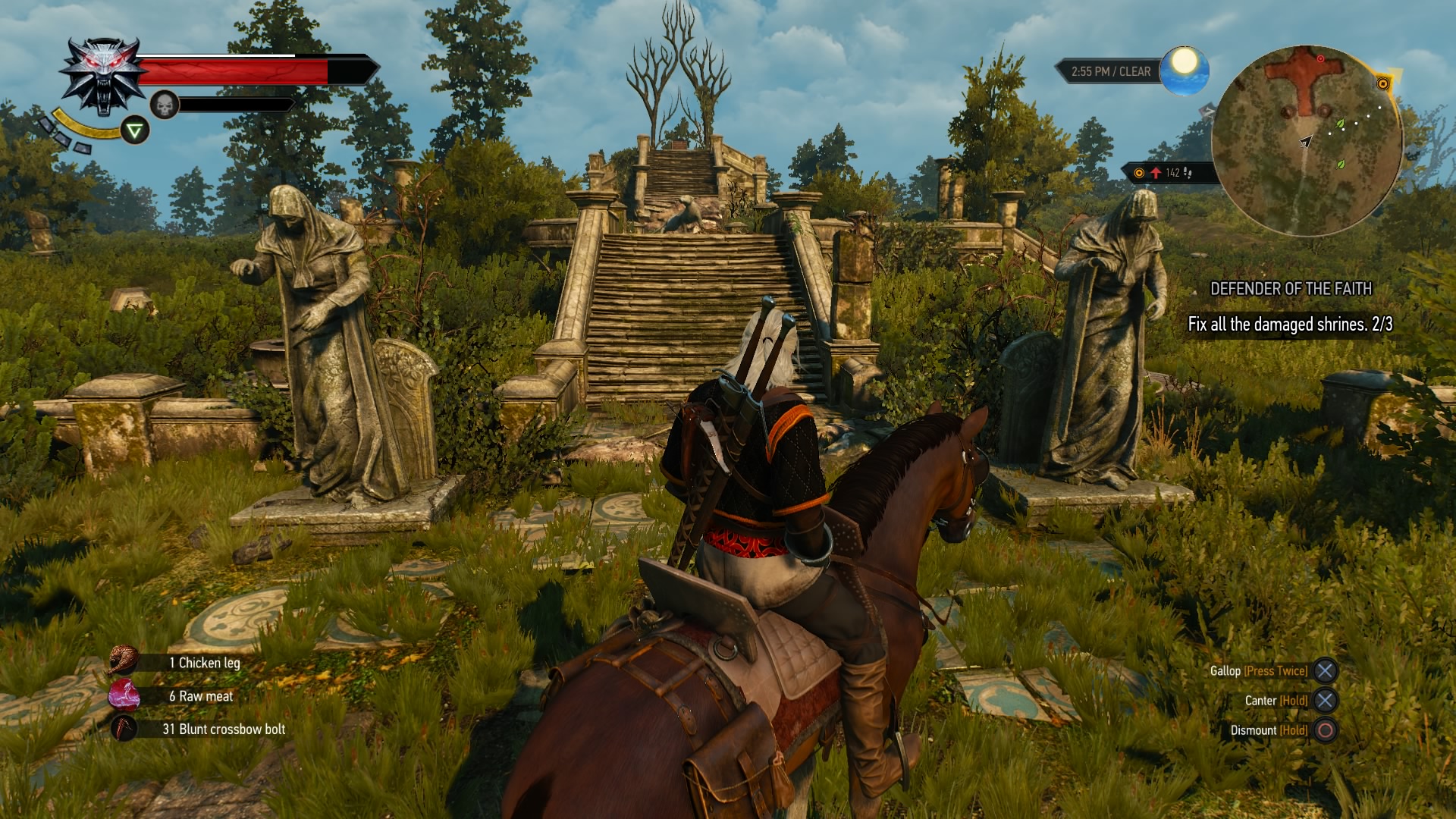Select the Blunt crossbow bolt icon
Viewport: 1456px width, 819px height.
coord(123,729)
